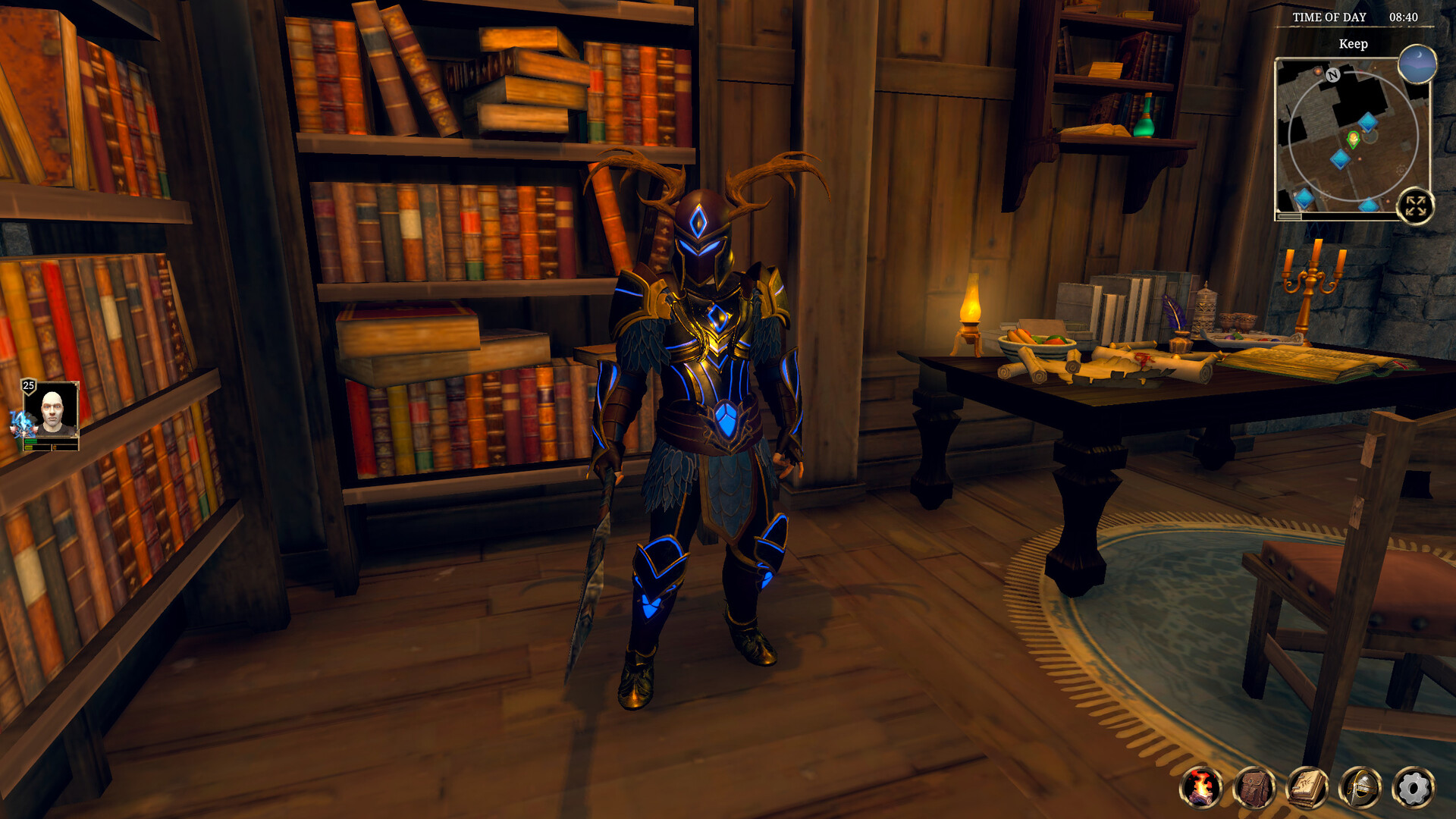Open the TIME OF DAY display
This screenshot has width=1456, height=819.
(x=1330, y=16)
